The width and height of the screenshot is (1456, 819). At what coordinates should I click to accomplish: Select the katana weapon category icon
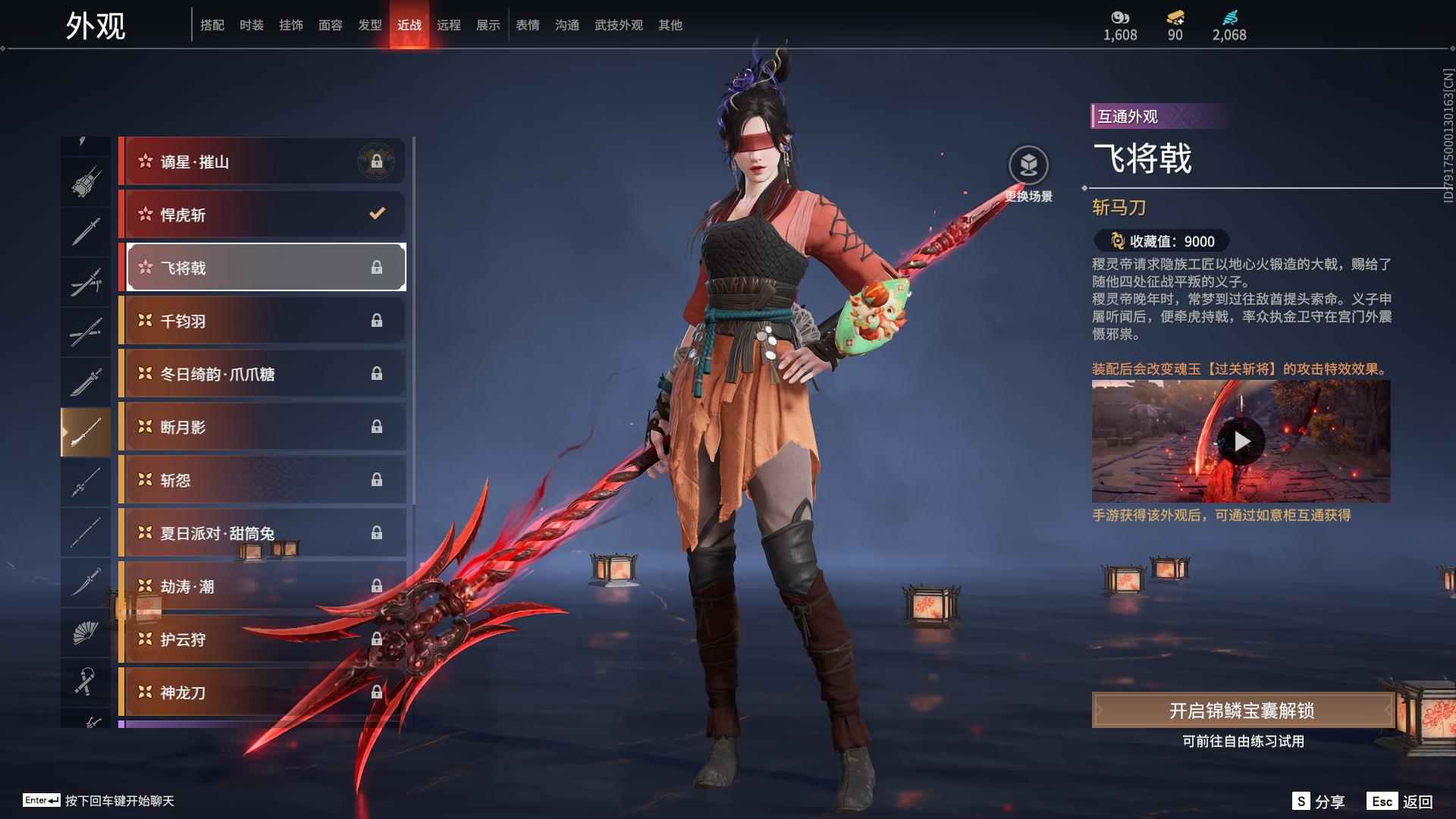click(86, 582)
